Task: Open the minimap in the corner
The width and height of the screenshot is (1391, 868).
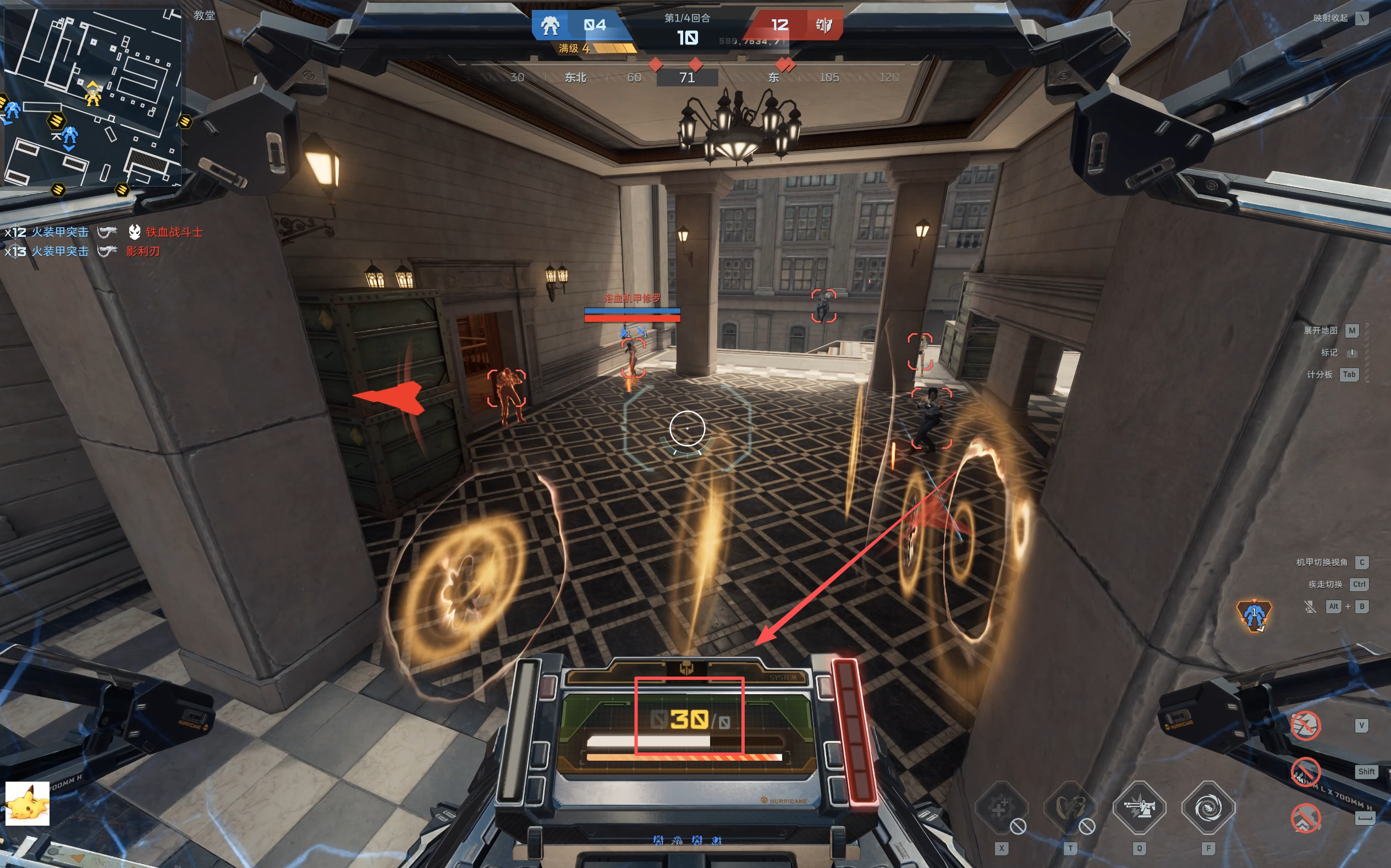Action: 92,96
